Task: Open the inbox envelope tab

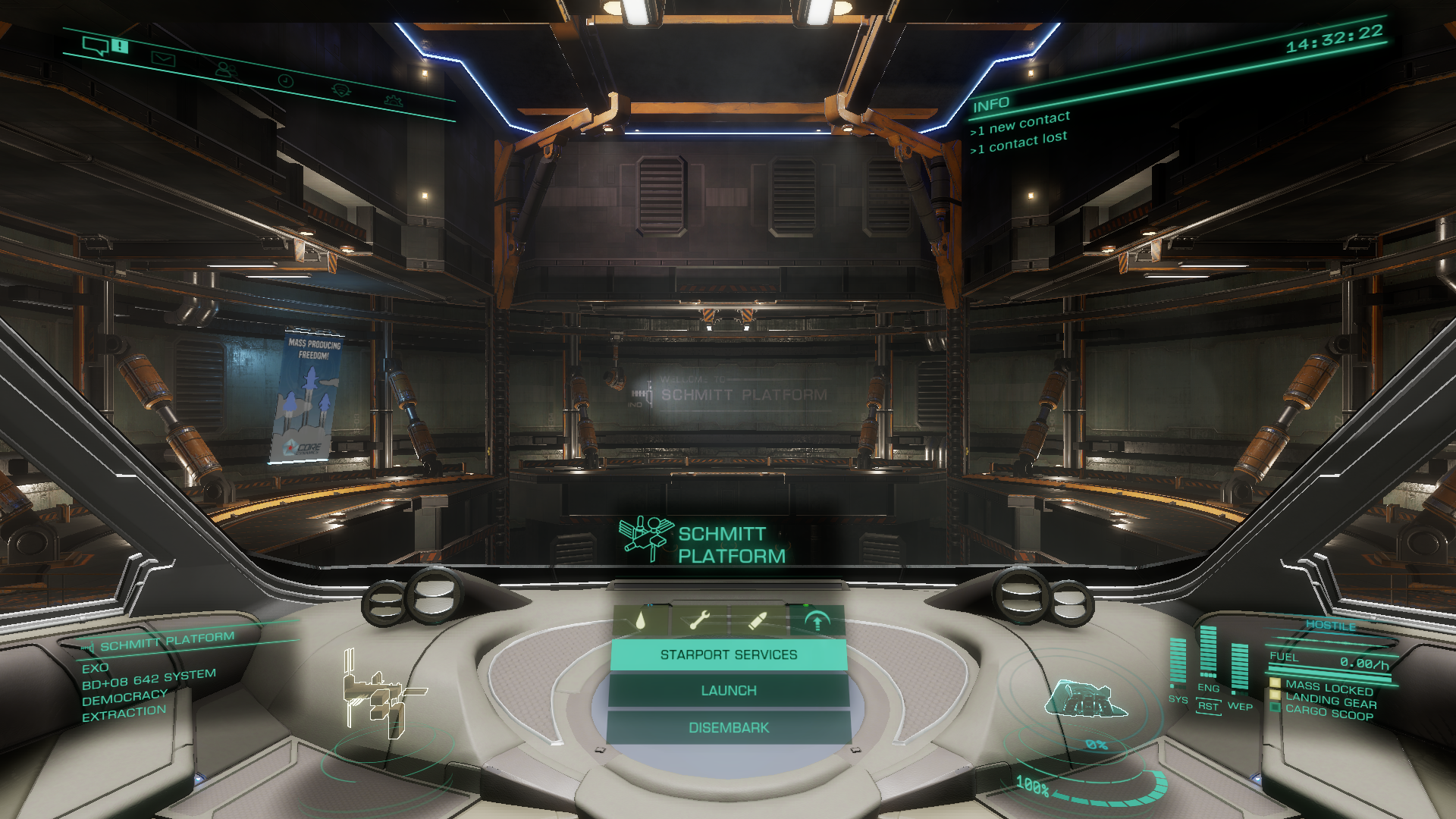Action: (162, 58)
